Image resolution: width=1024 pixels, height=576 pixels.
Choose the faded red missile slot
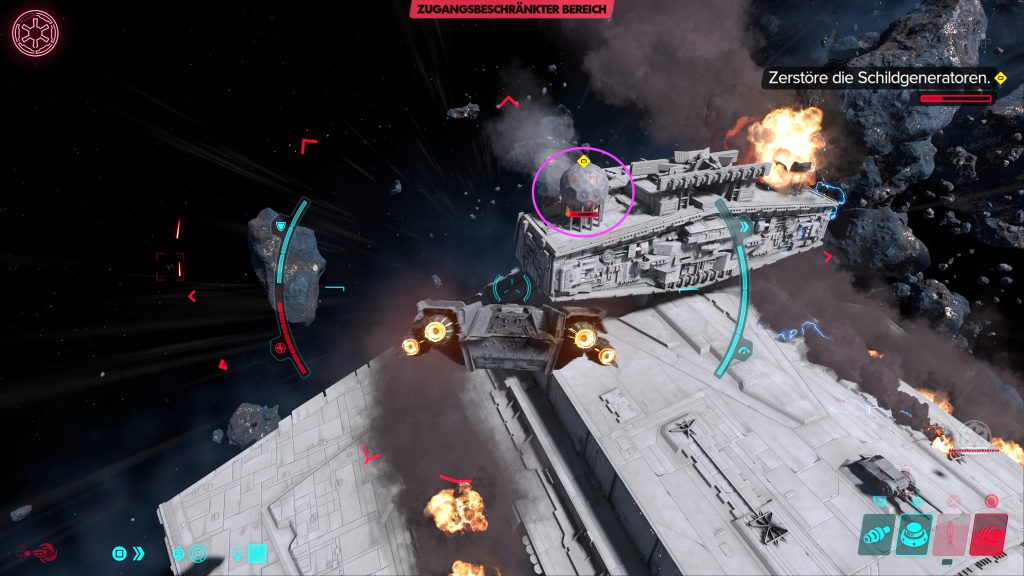951,534
